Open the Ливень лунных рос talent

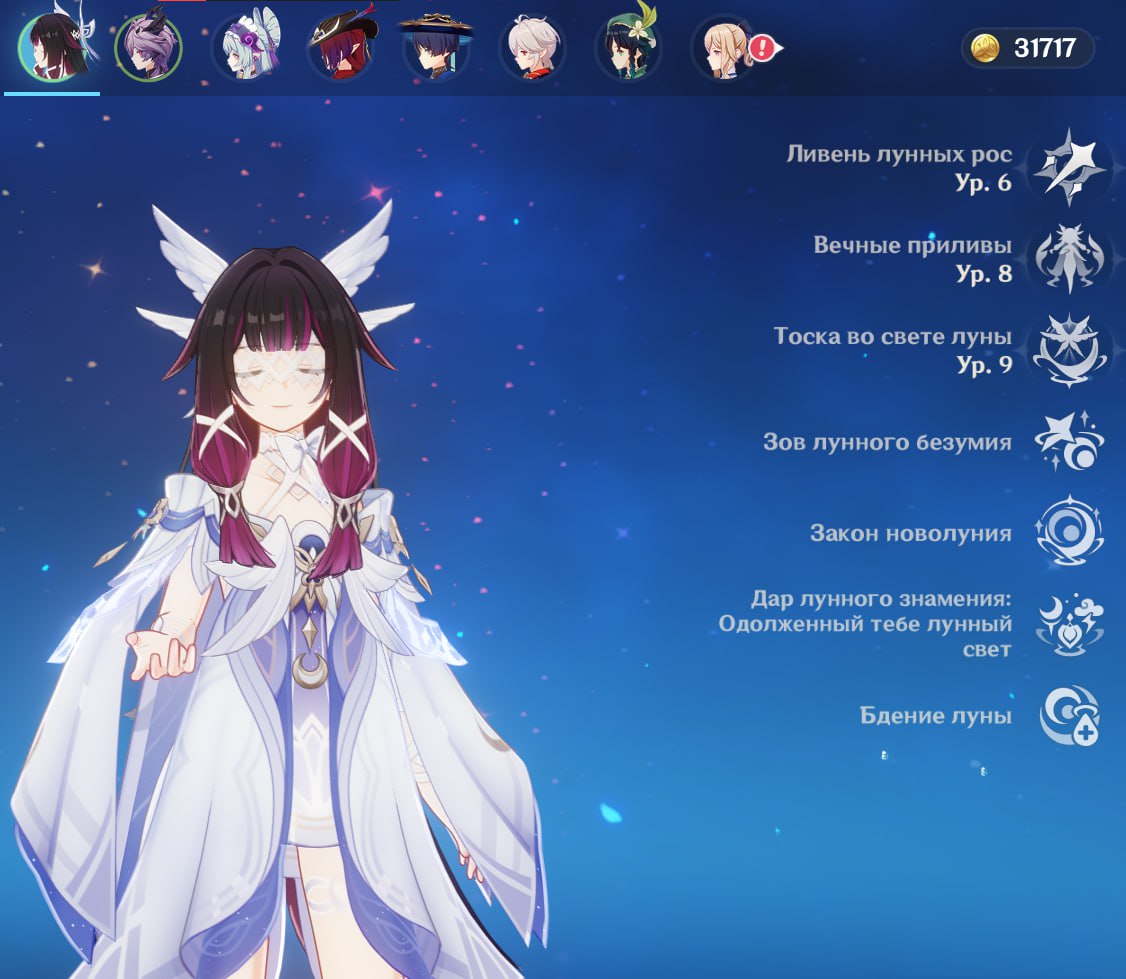[1070, 168]
